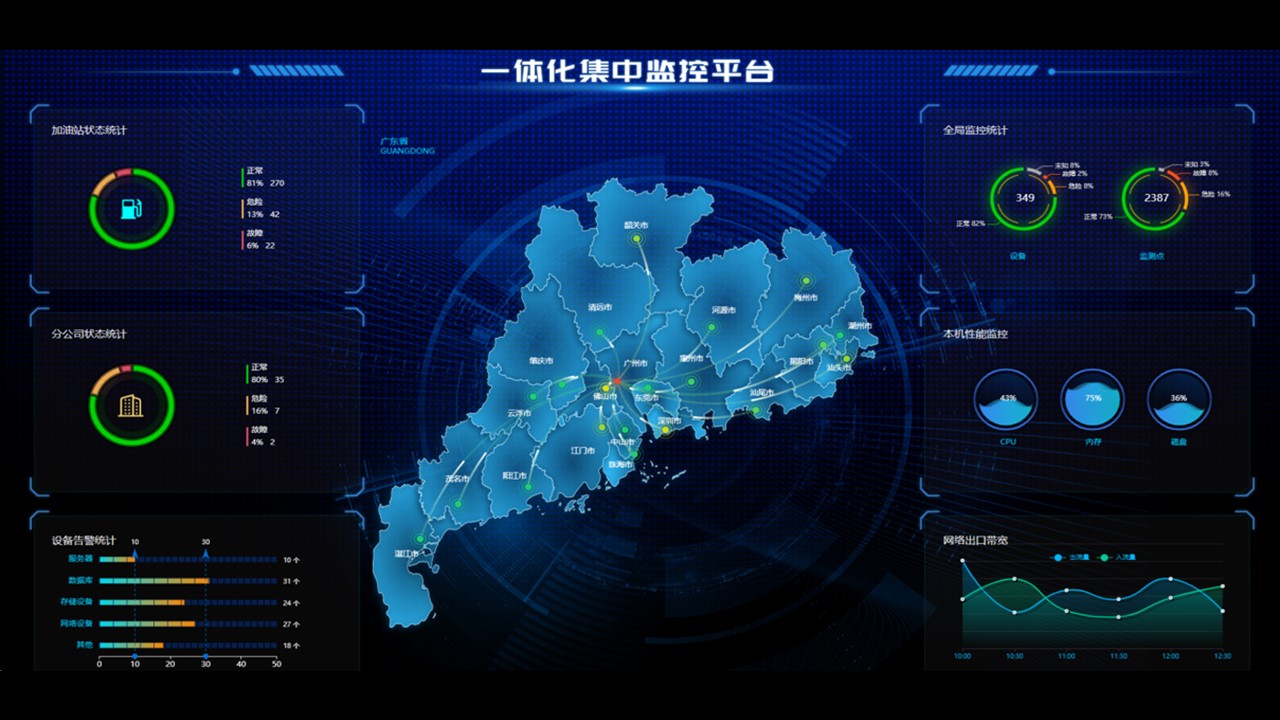Select the 梅州市 marker on the map

pos(806,281)
